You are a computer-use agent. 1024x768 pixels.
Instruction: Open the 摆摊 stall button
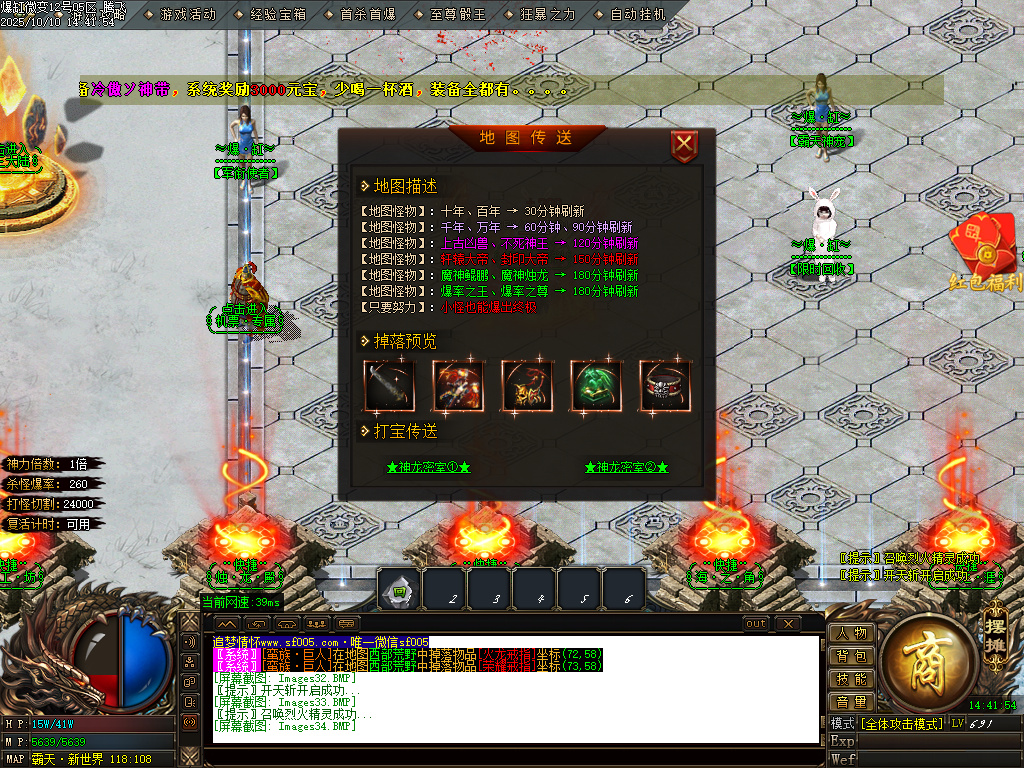[x=994, y=622]
